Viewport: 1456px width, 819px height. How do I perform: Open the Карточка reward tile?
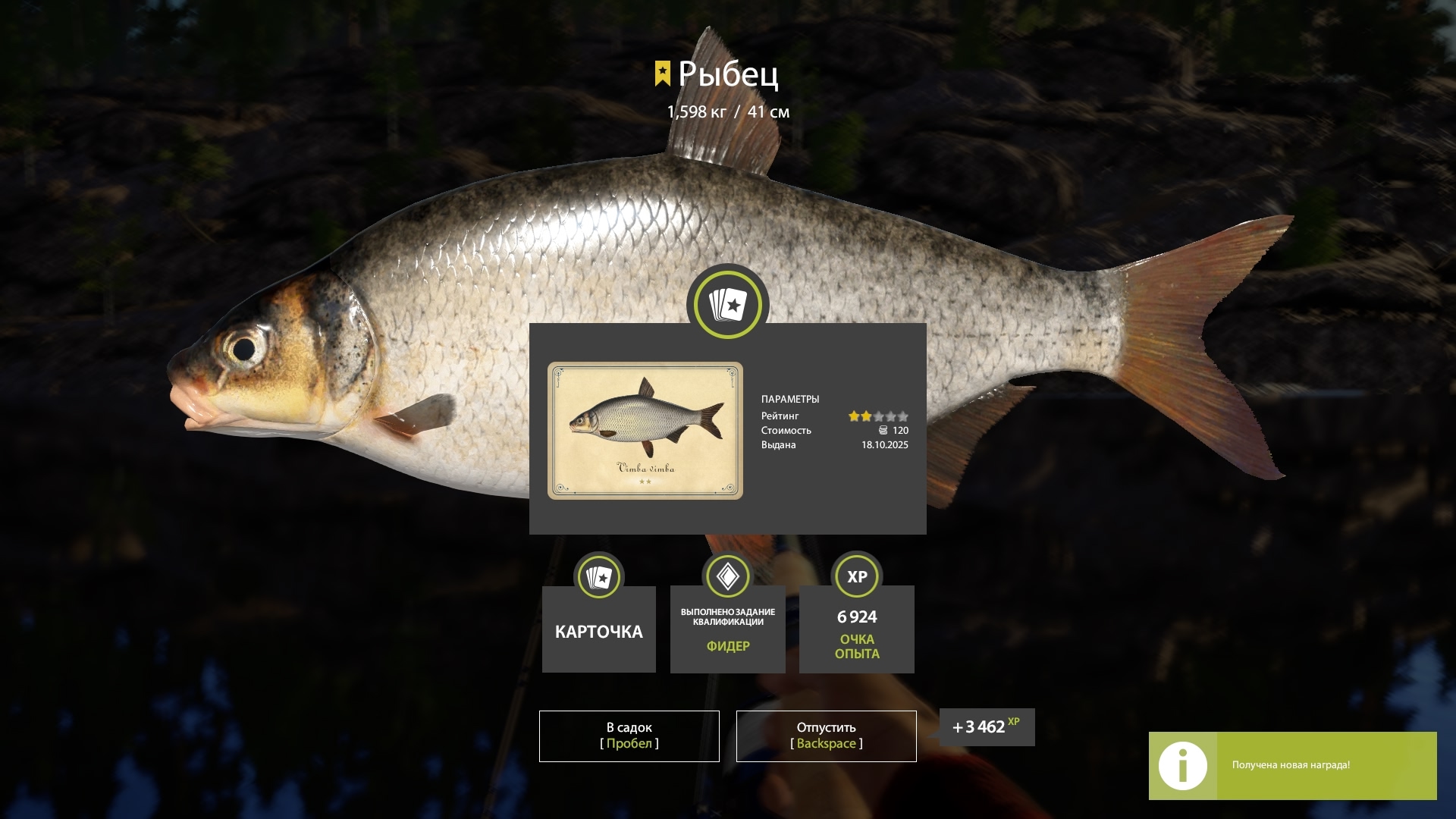point(598,629)
